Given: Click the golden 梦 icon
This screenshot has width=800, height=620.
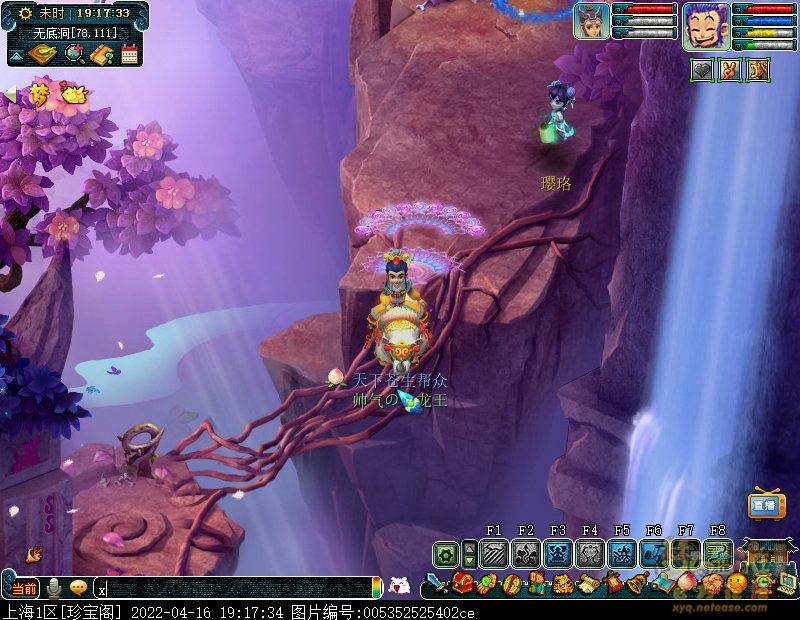Looking at the screenshot, I should click(39, 95).
